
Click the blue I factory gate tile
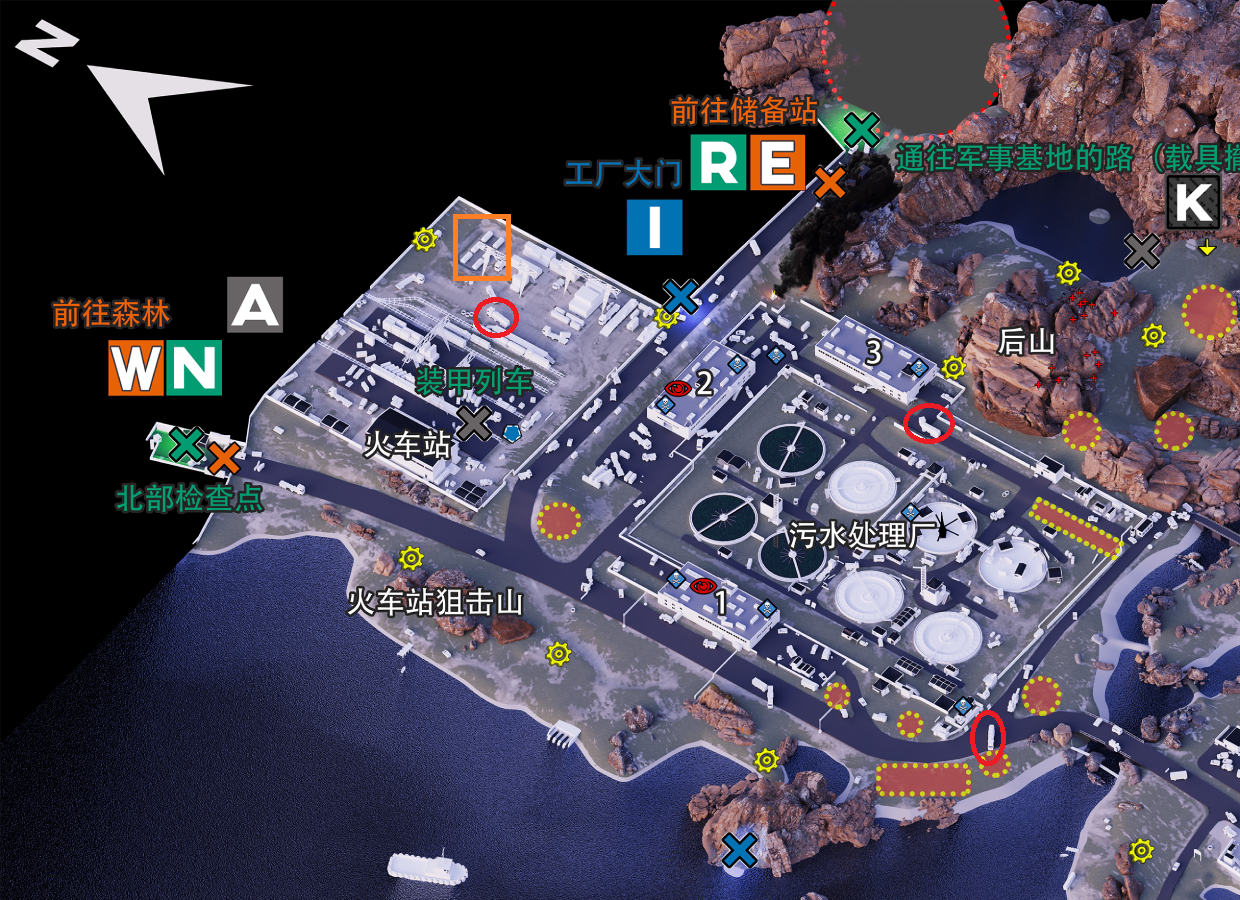click(x=655, y=227)
